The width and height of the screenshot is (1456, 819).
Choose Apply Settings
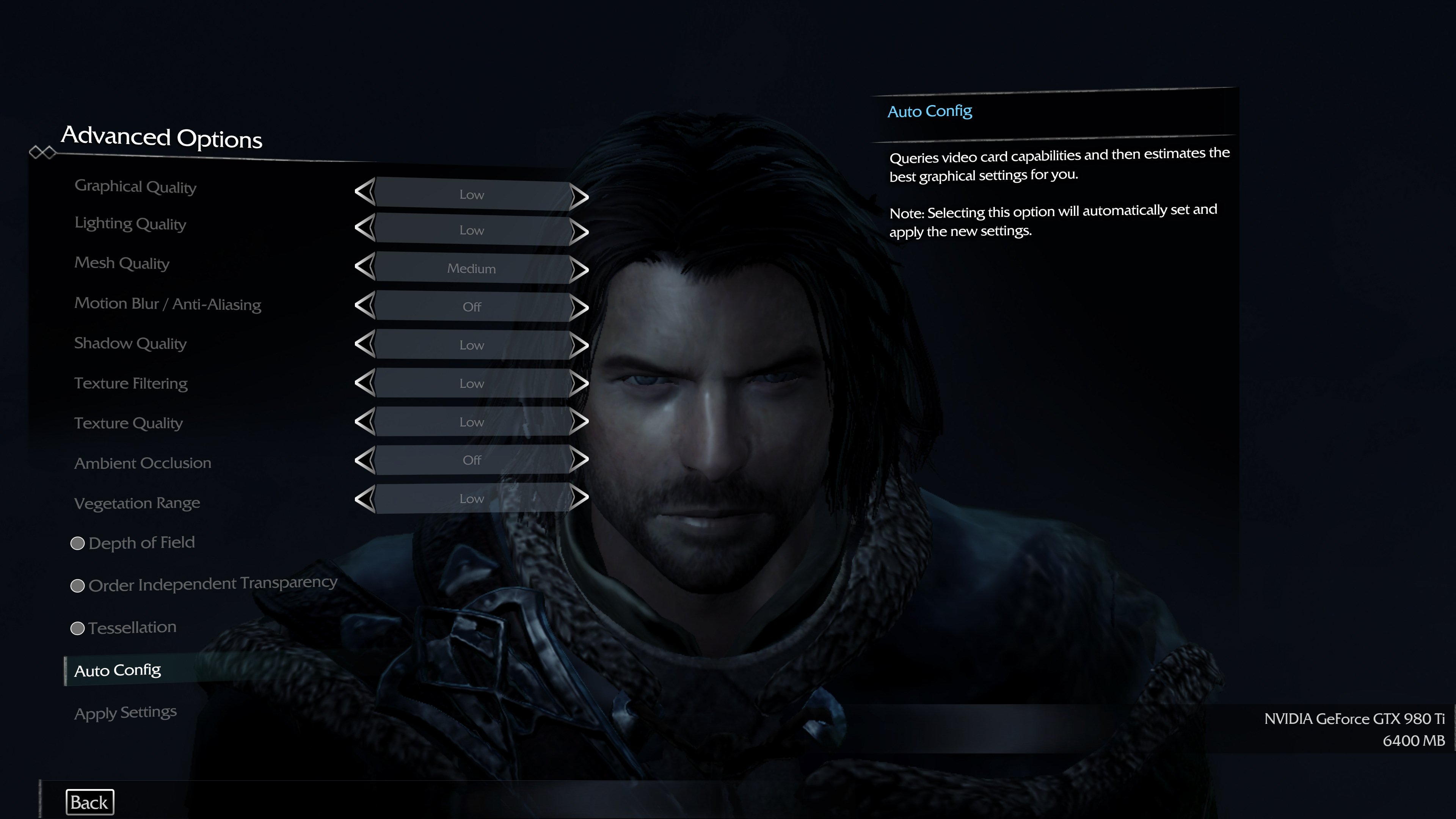click(126, 712)
